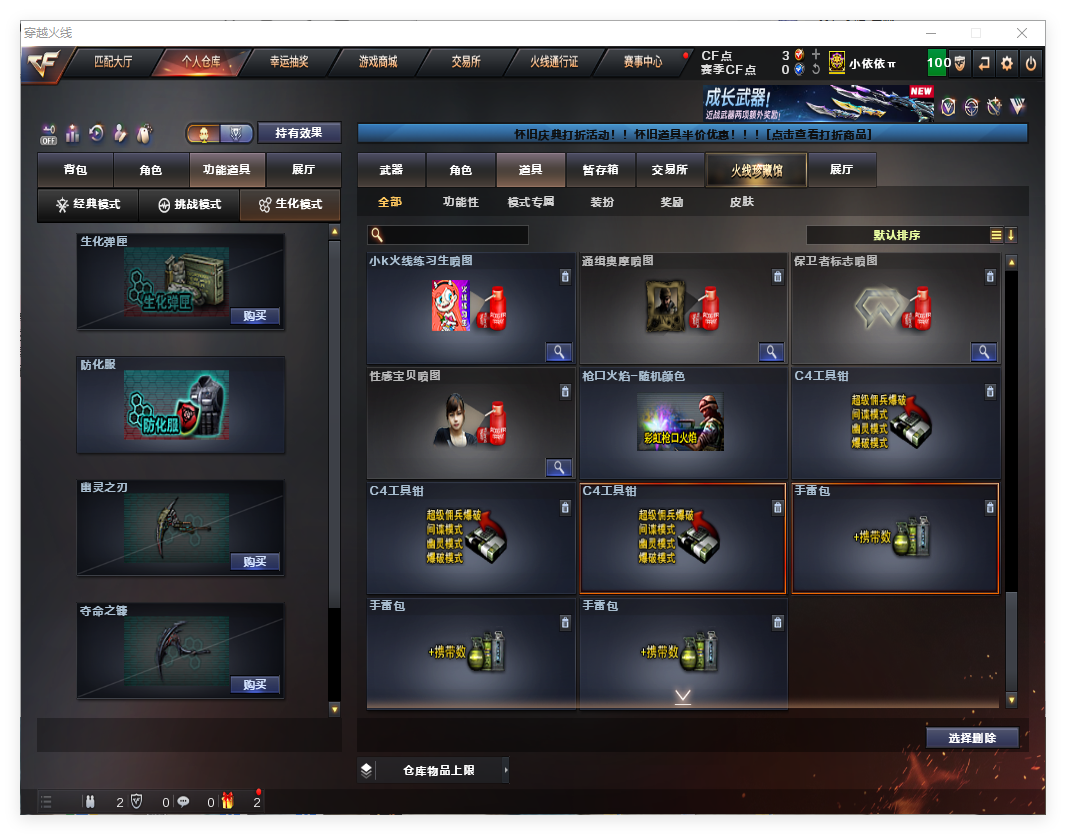Image resolution: width=1066 pixels, height=835 pixels.
Task: Filter items by 功能性 category
Action: pos(461,202)
